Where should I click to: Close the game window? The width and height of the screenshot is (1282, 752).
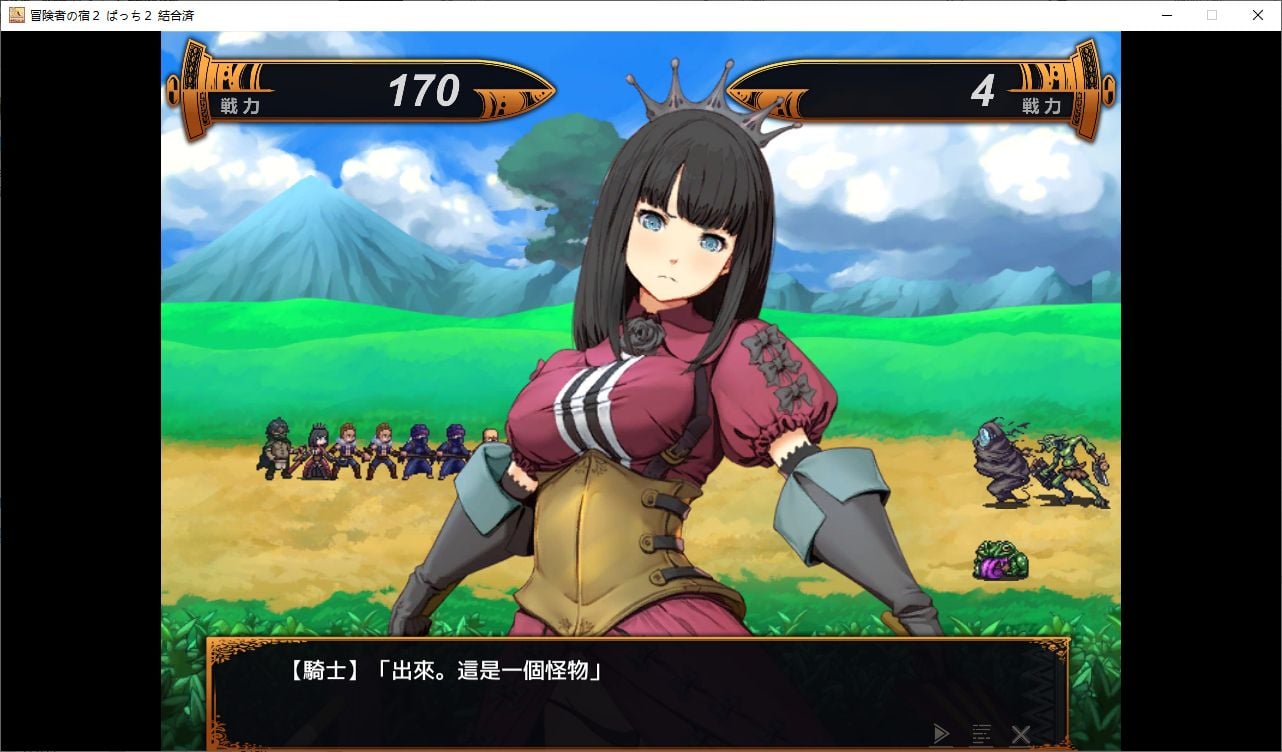pyautogui.click(x=1258, y=15)
